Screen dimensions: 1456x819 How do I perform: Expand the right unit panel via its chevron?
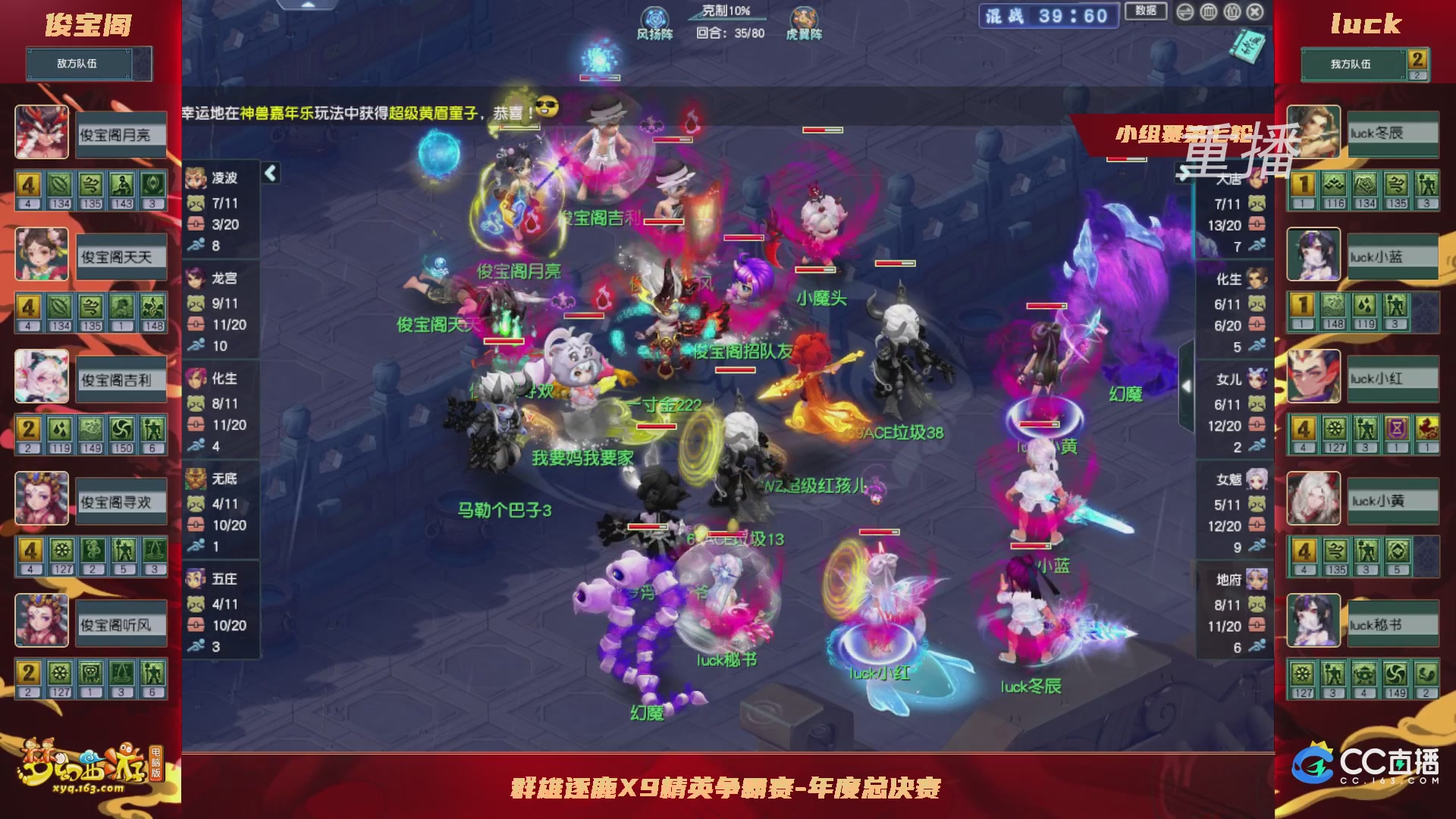click(x=1188, y=387)
